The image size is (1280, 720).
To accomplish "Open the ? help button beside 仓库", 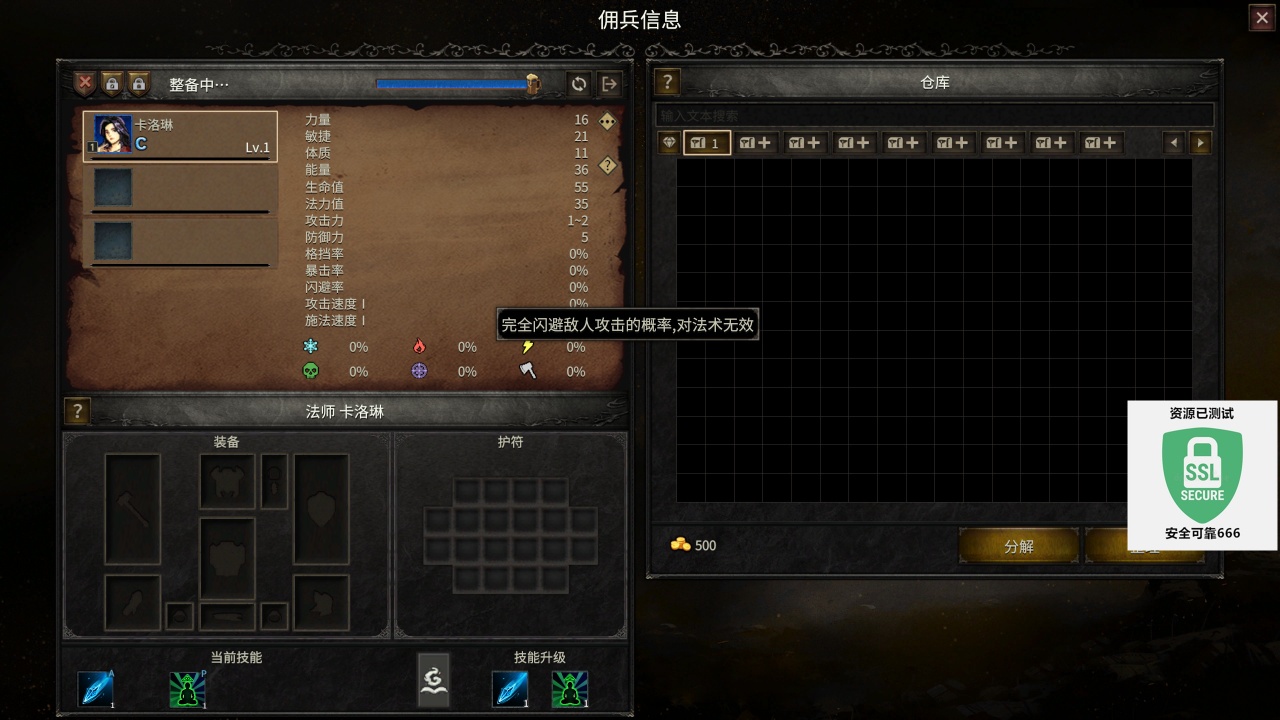I will coord(667,83).
